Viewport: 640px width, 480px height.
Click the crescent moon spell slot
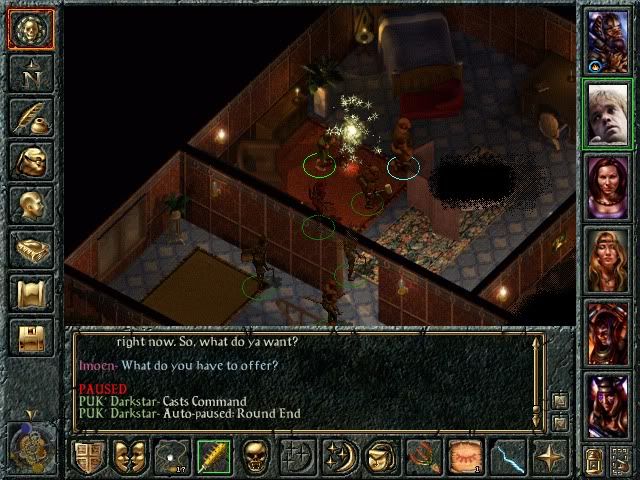[338, 457]
